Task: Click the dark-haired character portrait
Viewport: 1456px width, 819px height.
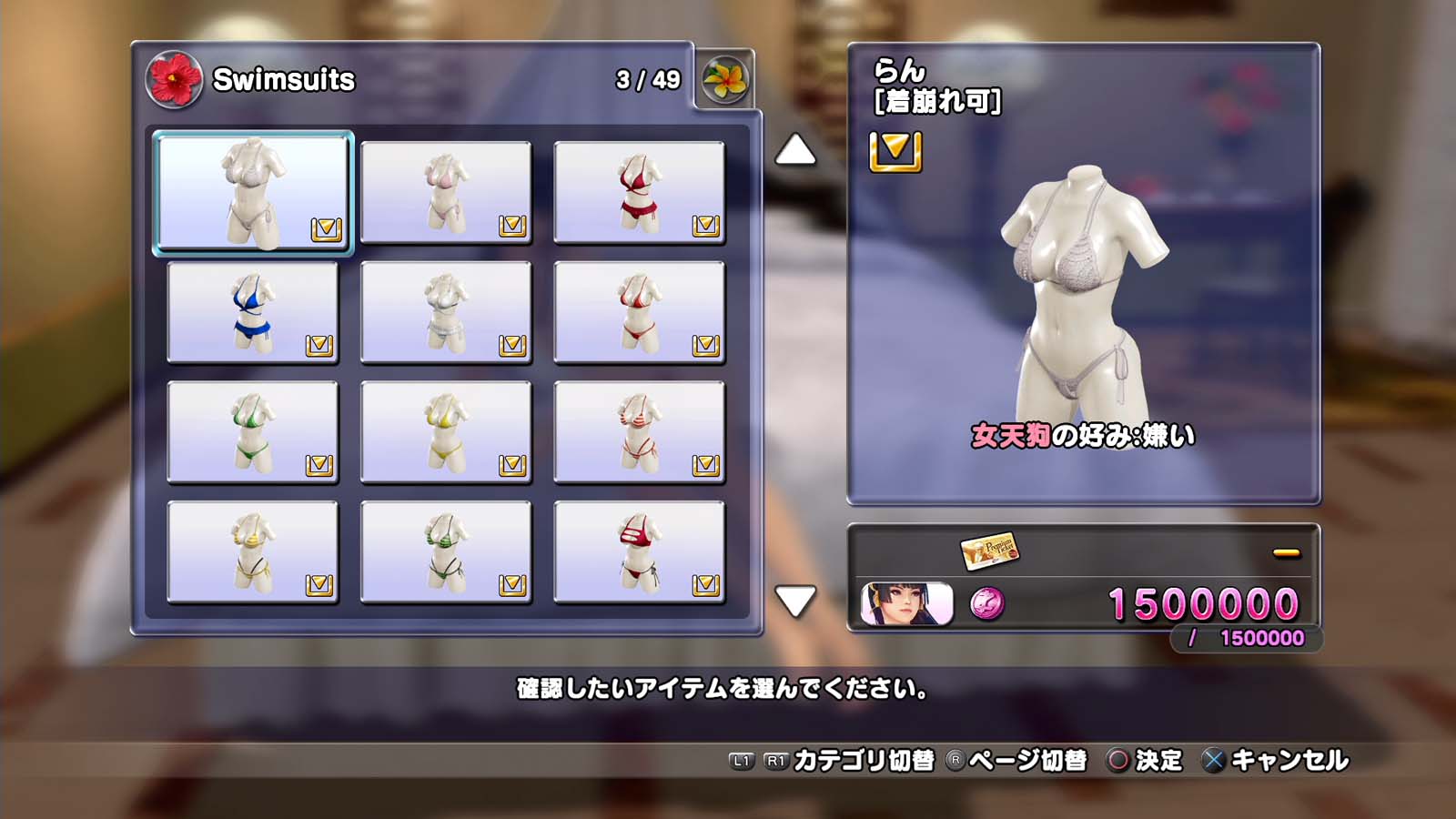Action: coord(906,603)
